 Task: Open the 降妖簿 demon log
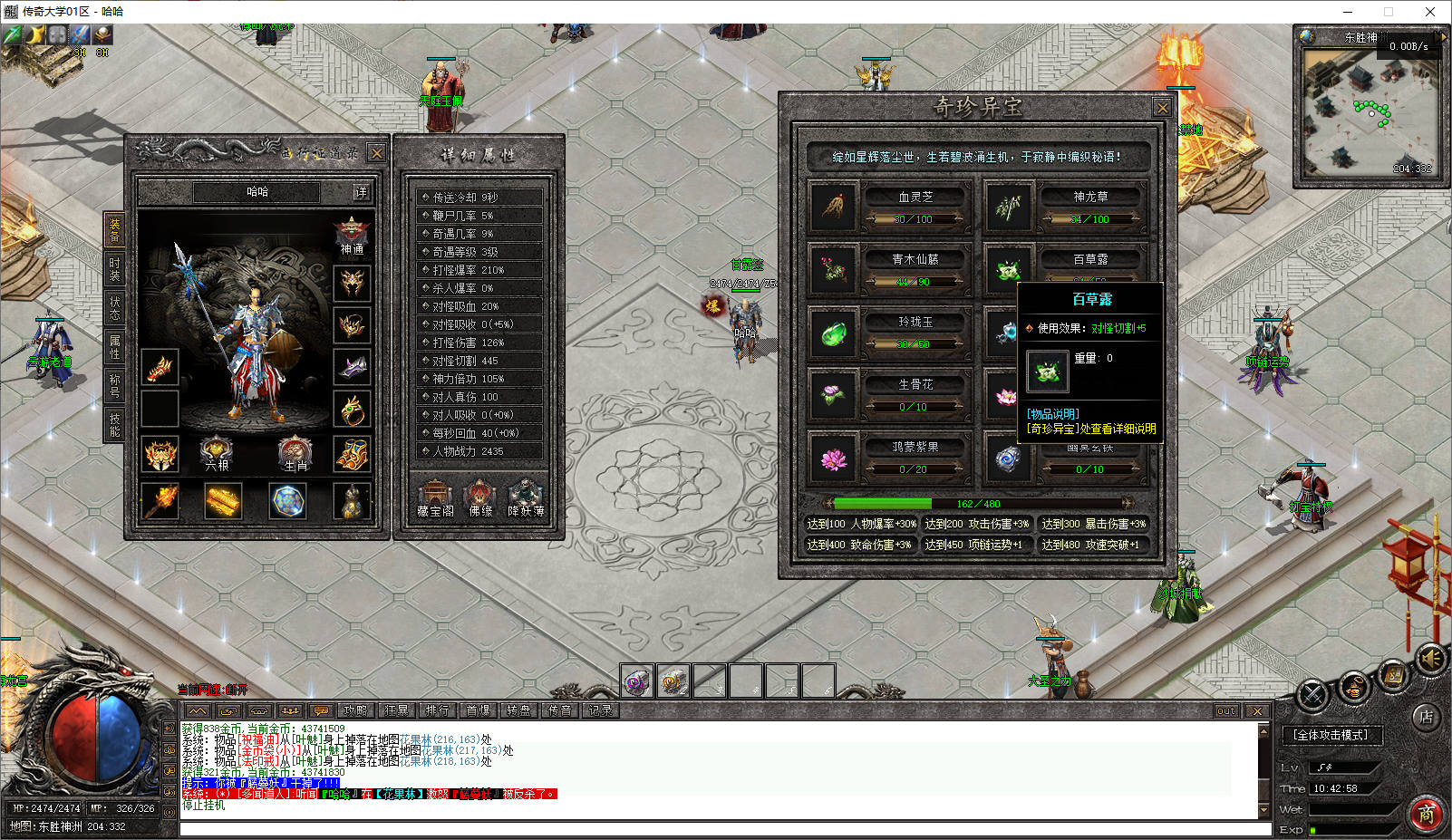[526, 497]
